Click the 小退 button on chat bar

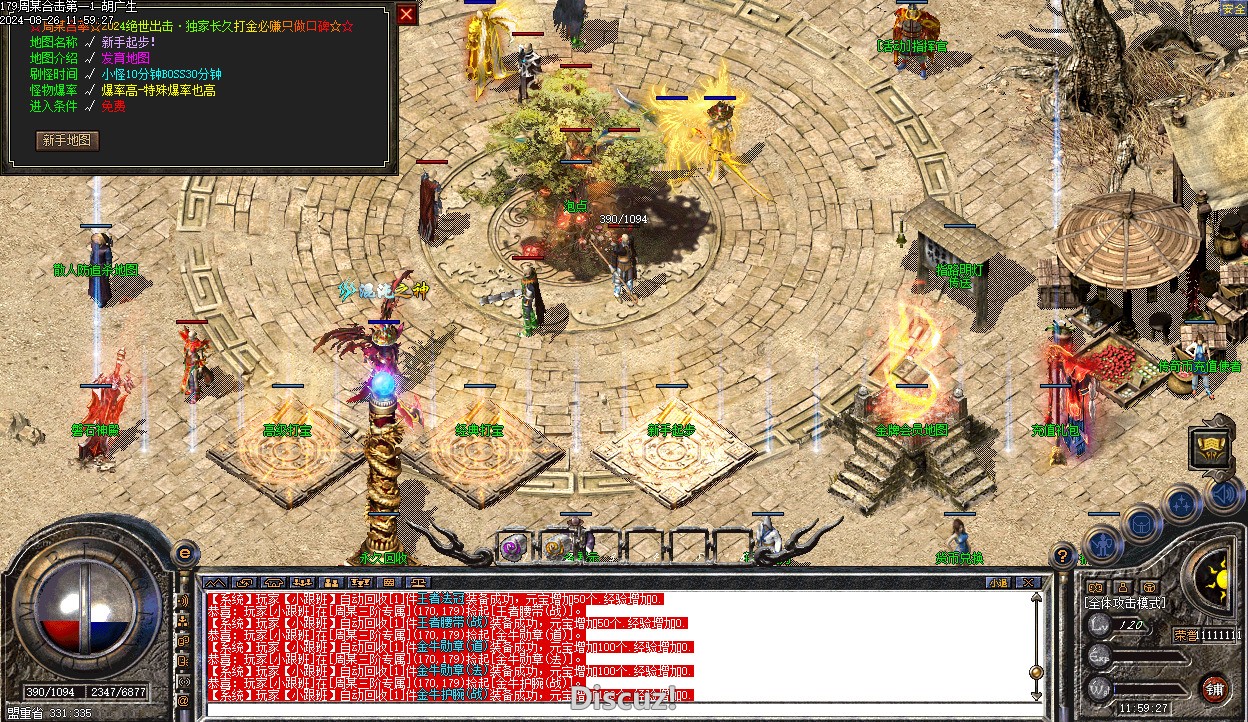998,582
